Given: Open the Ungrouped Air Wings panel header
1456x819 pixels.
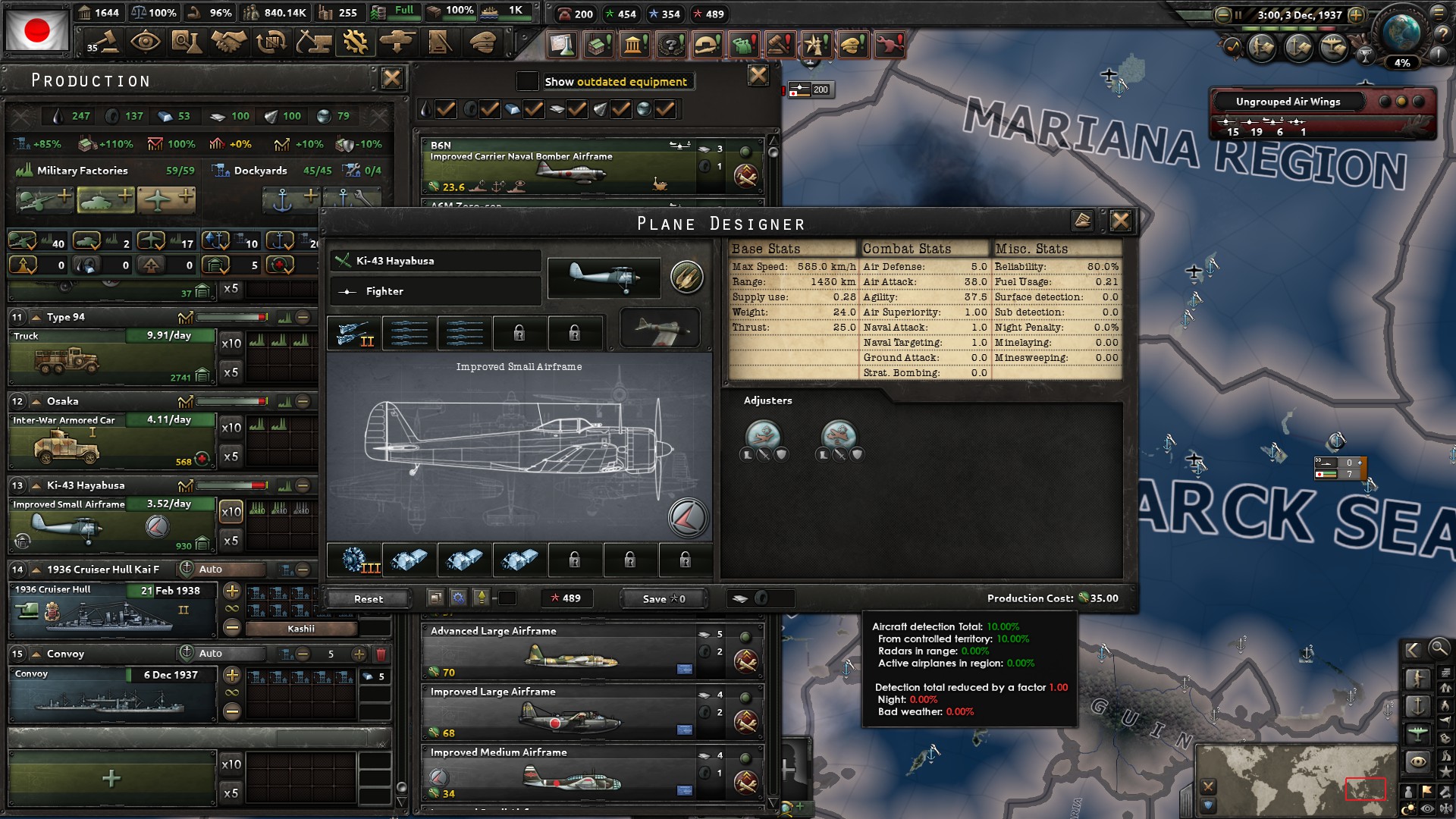Looking at the screenshot, I should [x=1289, y=101].
